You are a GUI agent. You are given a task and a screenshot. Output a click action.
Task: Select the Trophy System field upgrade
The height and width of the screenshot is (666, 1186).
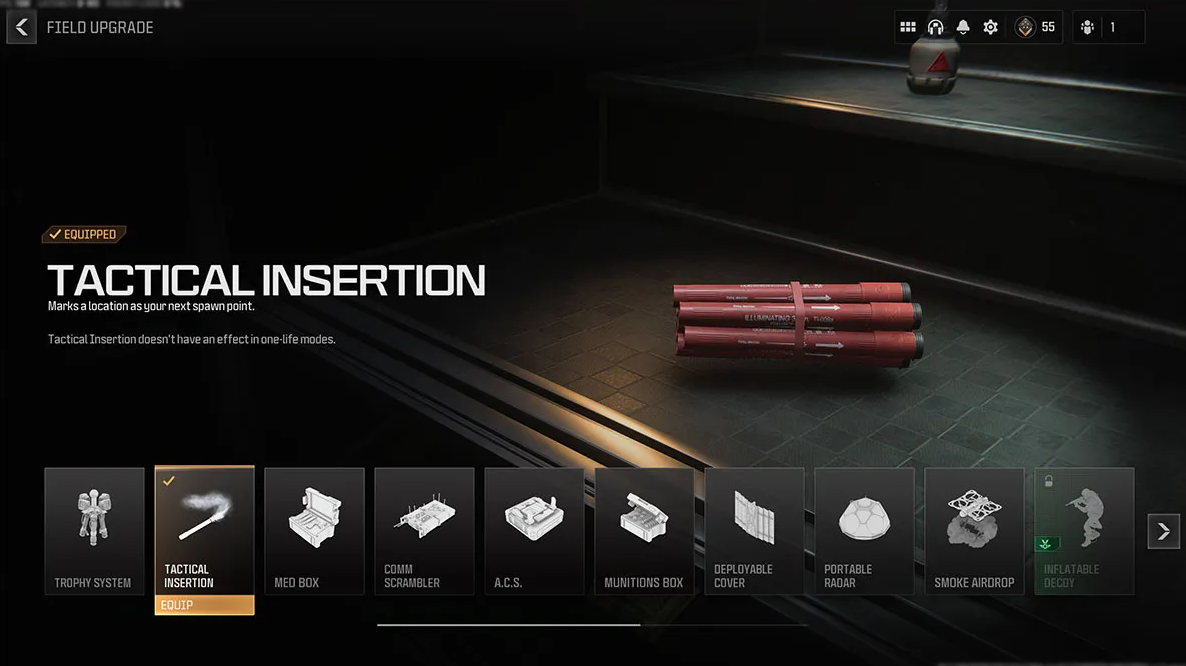pyautogui.click(x=94, y=531)
